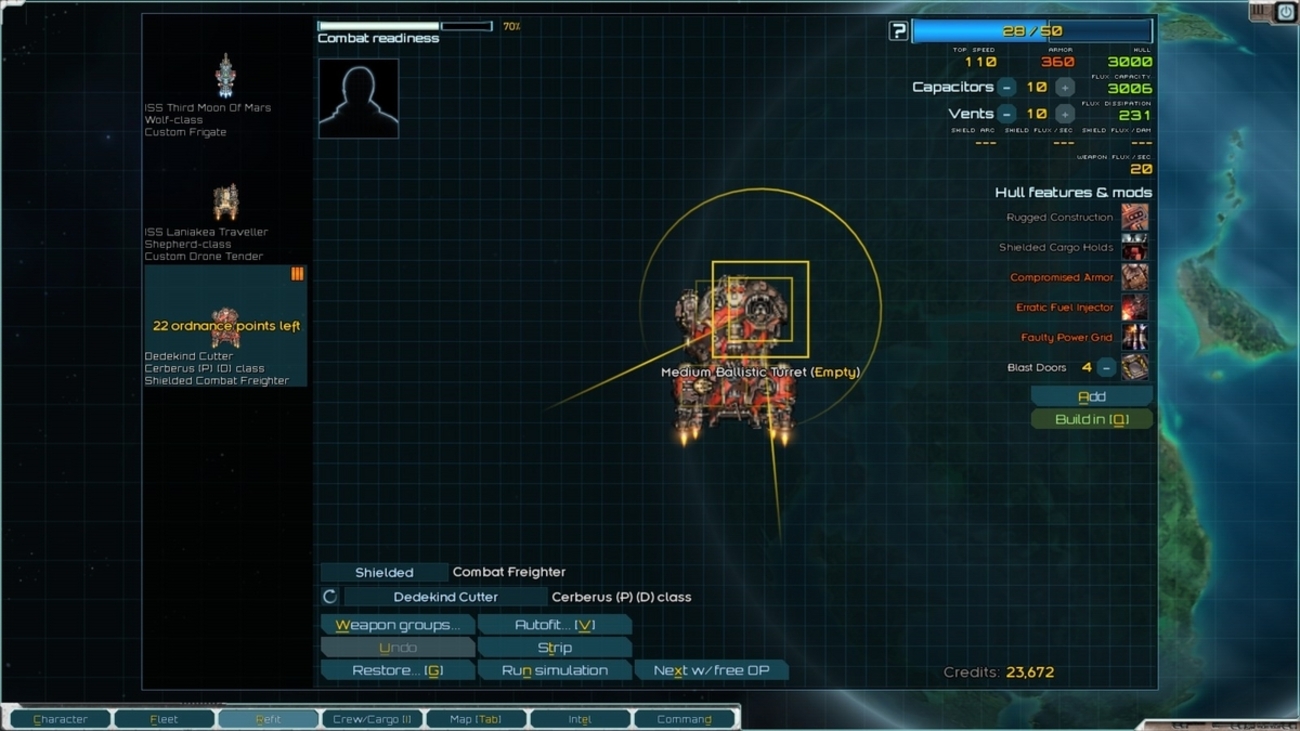Add a new hull mod
Viewport: 1300px width, 731px height.
(1091, 397)
